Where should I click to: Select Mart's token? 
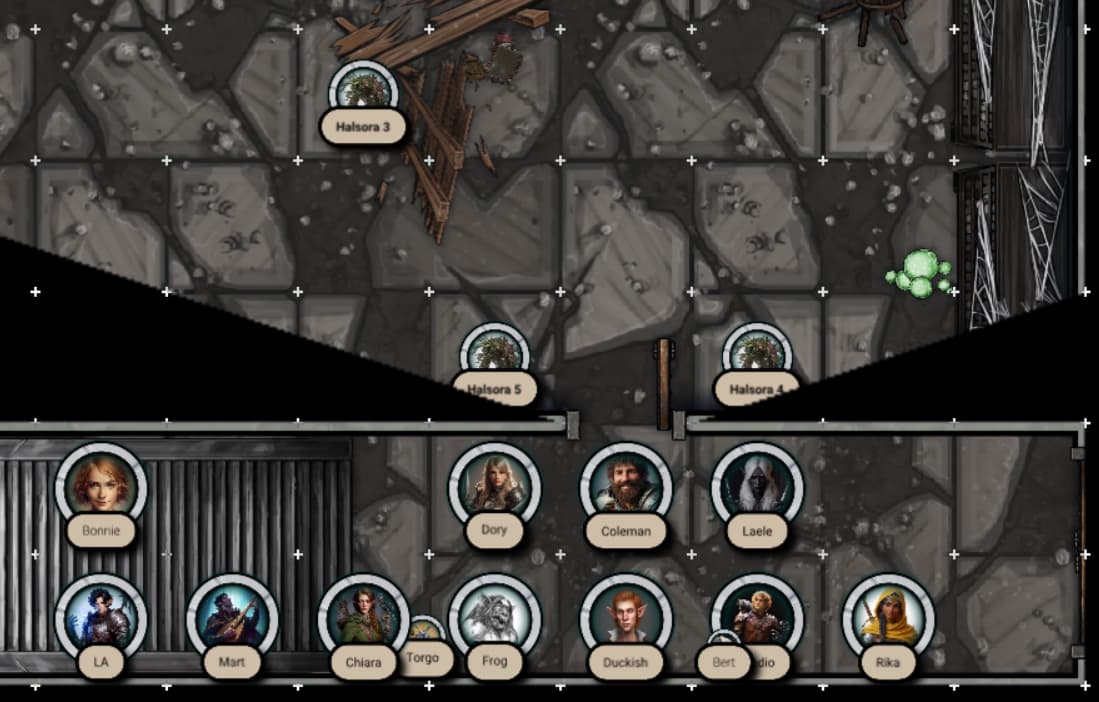coord(232,617)
